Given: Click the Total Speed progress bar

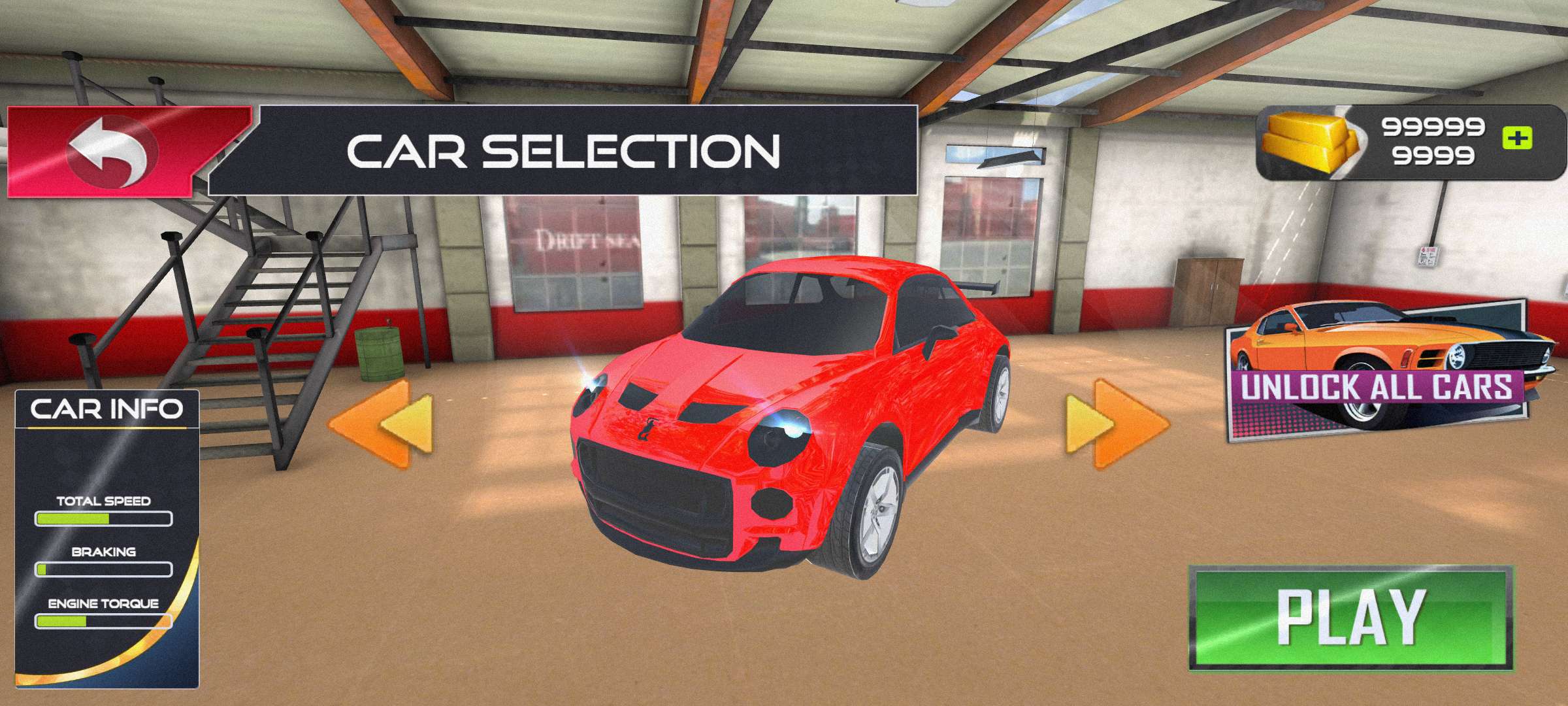Looking at the screenshot, I should (105, 520).
